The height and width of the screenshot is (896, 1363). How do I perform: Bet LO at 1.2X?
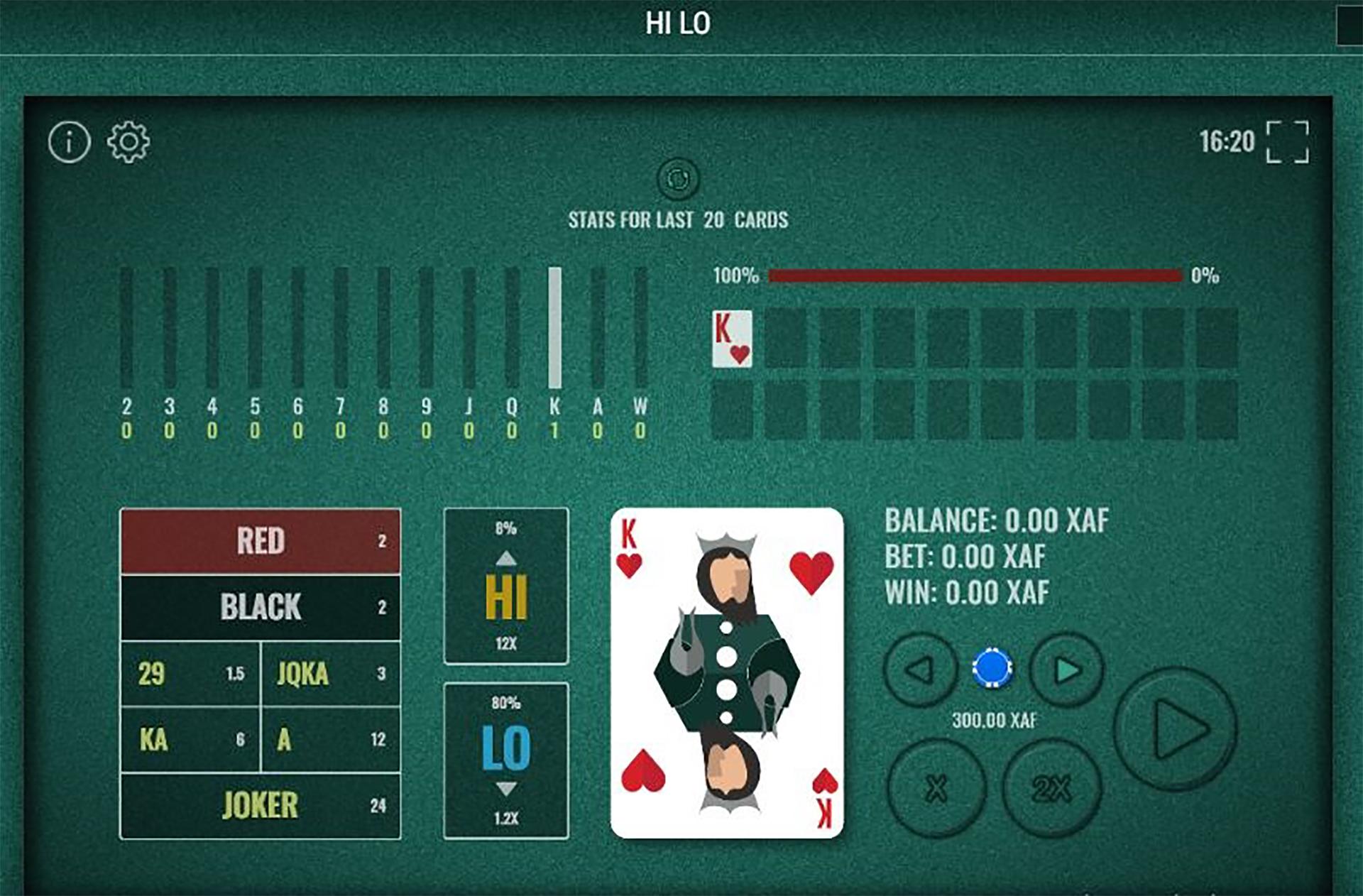[506, 760]
